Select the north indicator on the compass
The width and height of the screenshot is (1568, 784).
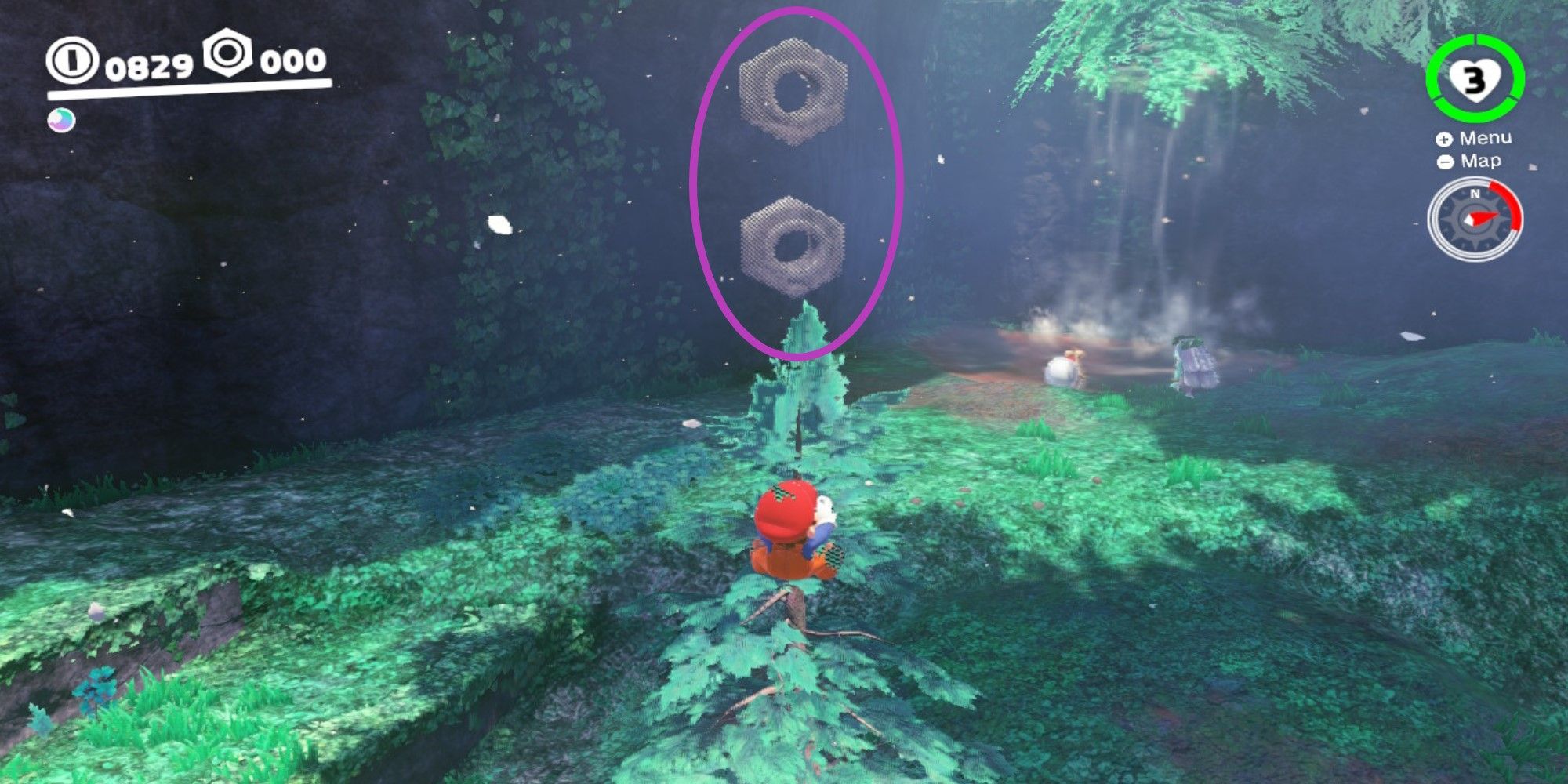pos(1474,192)
